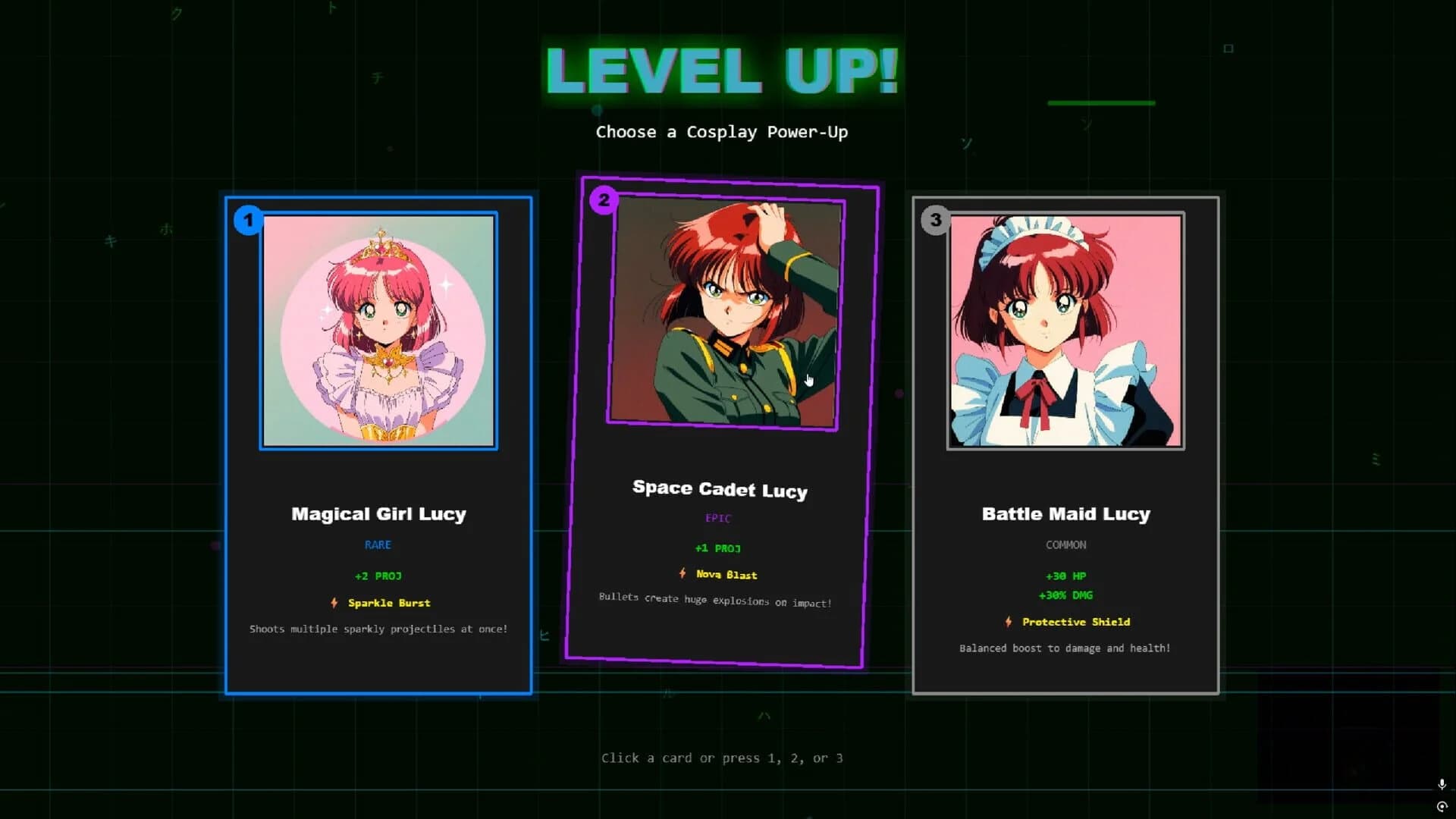
Task: Click the numbered "2" badge on the purple card
Action: point(604,199)
